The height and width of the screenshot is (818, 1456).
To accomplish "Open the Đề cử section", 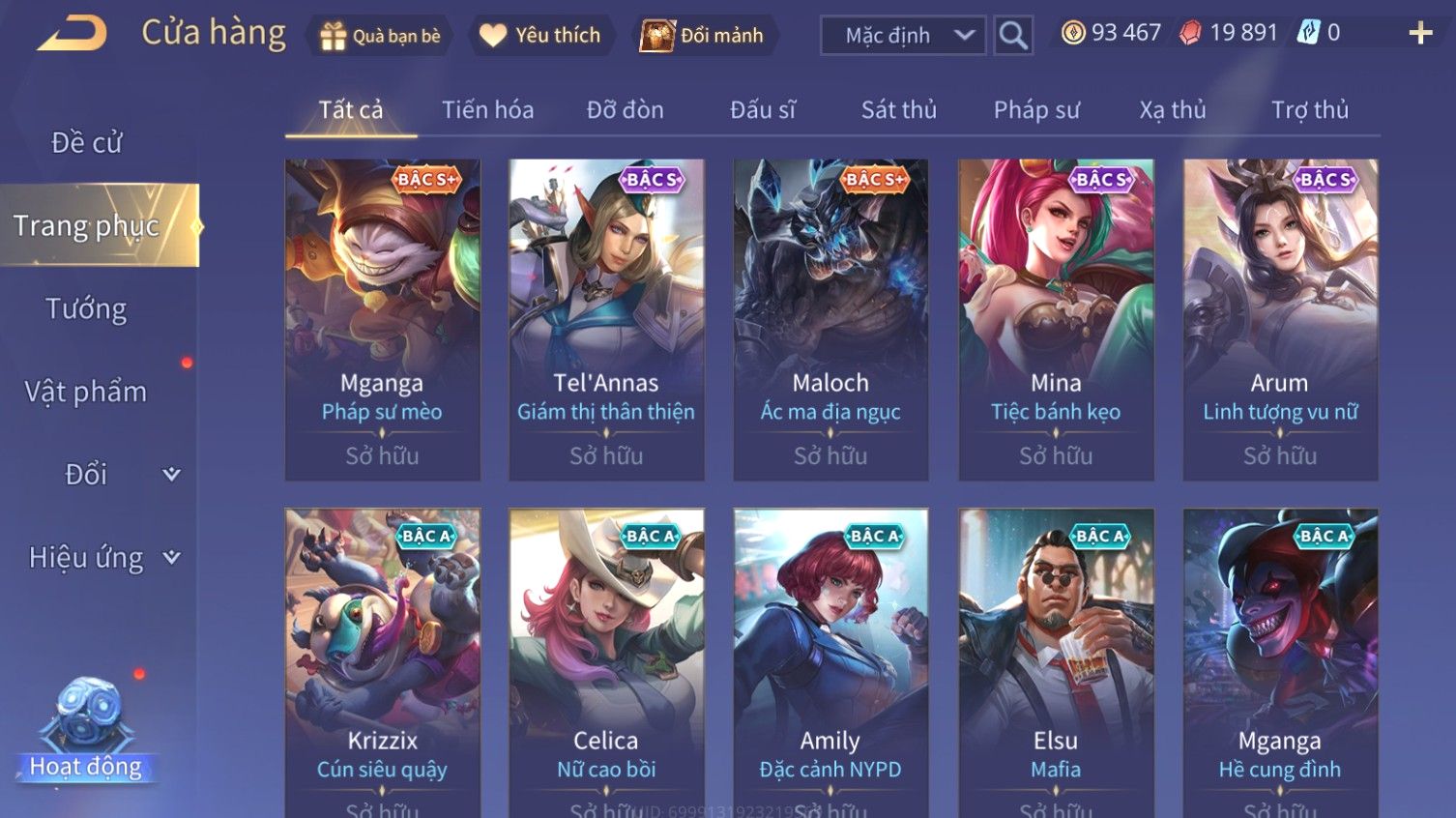I will point(87,143).
